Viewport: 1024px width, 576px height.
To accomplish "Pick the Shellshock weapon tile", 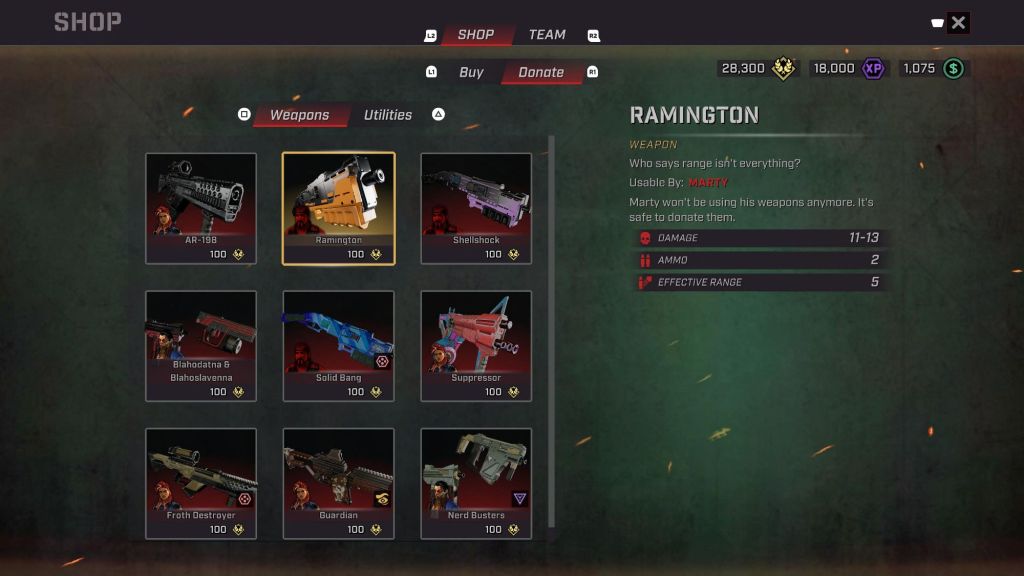I will (x=476, y=208).
